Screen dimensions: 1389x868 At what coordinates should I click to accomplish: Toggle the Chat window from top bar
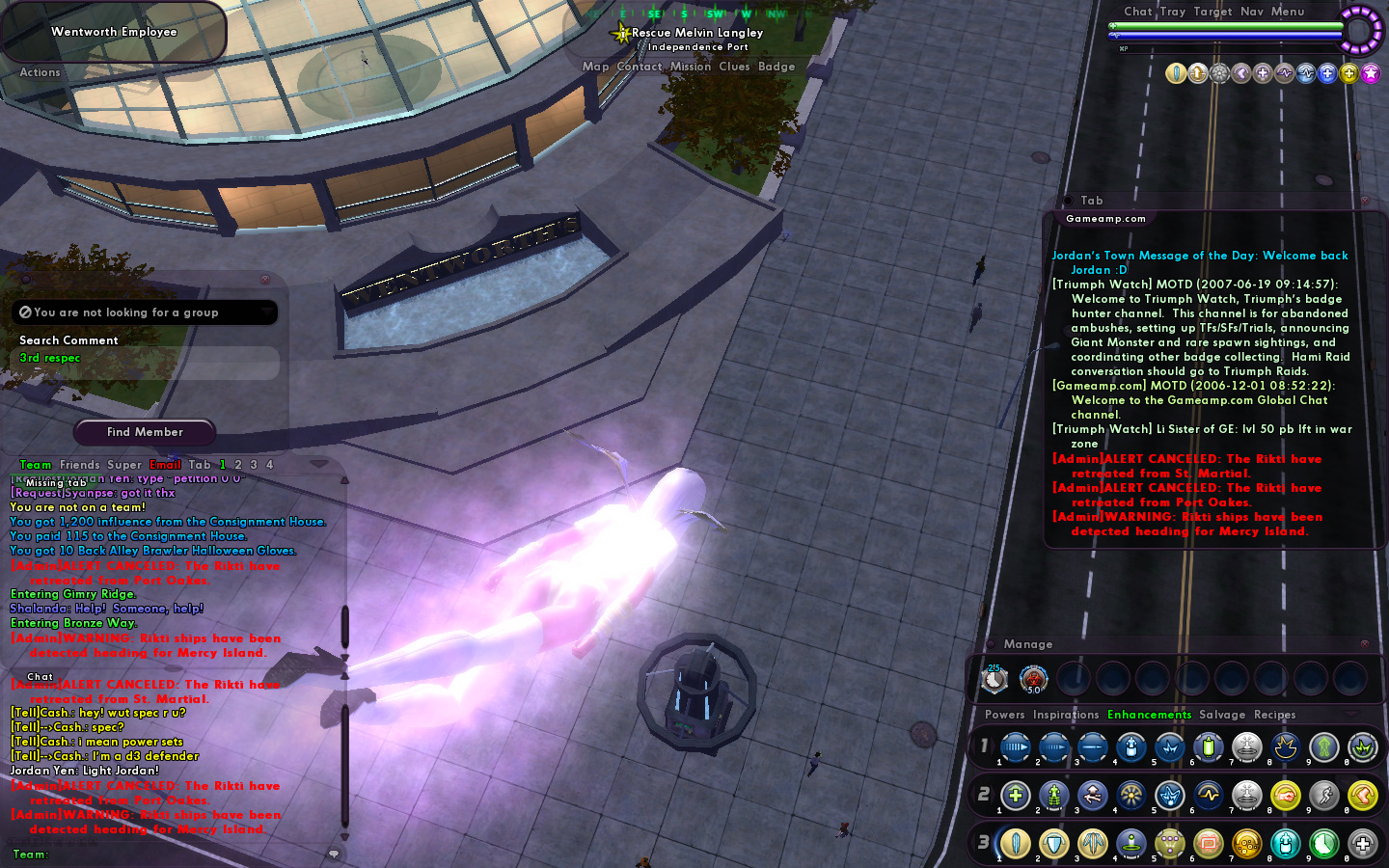1137,12
